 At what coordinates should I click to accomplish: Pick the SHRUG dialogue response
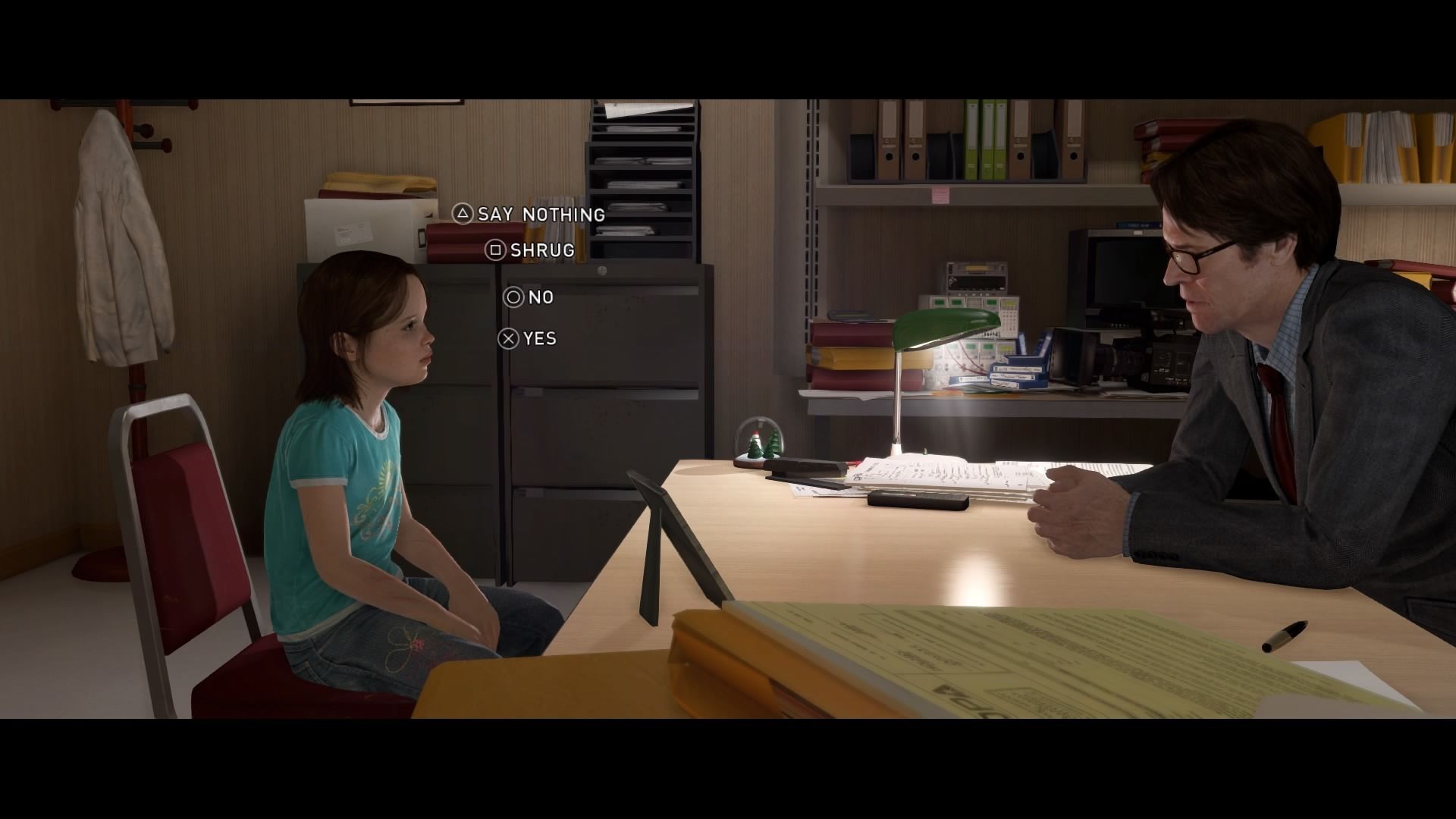pos(544,251)
